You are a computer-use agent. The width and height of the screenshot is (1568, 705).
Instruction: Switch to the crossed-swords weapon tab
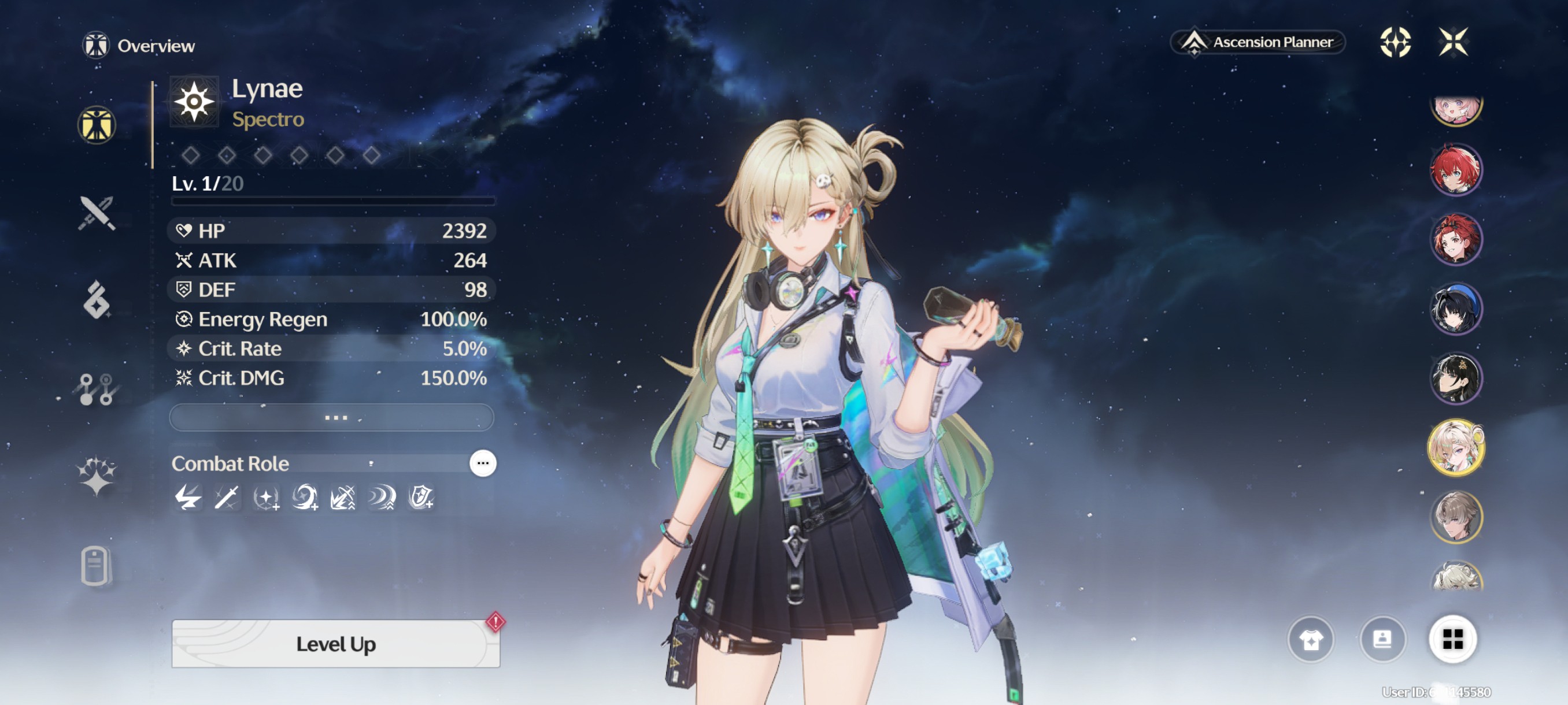coord(97,213)
